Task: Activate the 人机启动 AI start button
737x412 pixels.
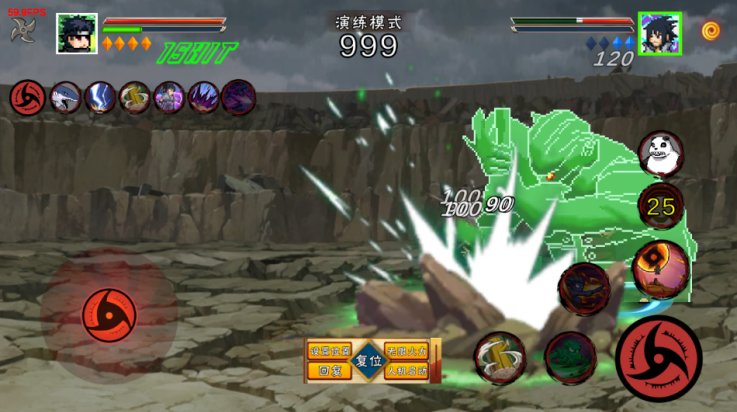Action: (x=407, y=370)
